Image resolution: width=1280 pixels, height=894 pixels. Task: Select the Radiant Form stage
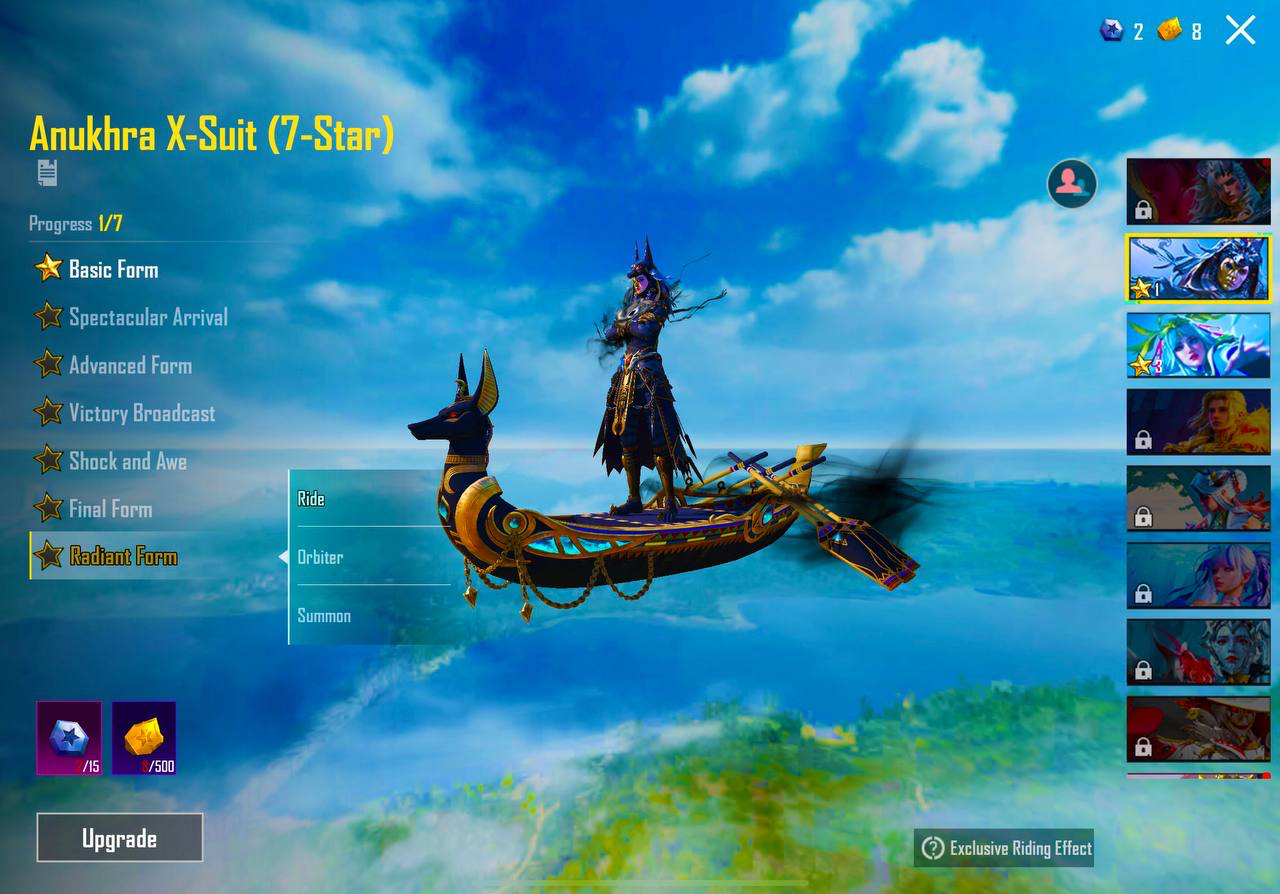coord(122,557)
